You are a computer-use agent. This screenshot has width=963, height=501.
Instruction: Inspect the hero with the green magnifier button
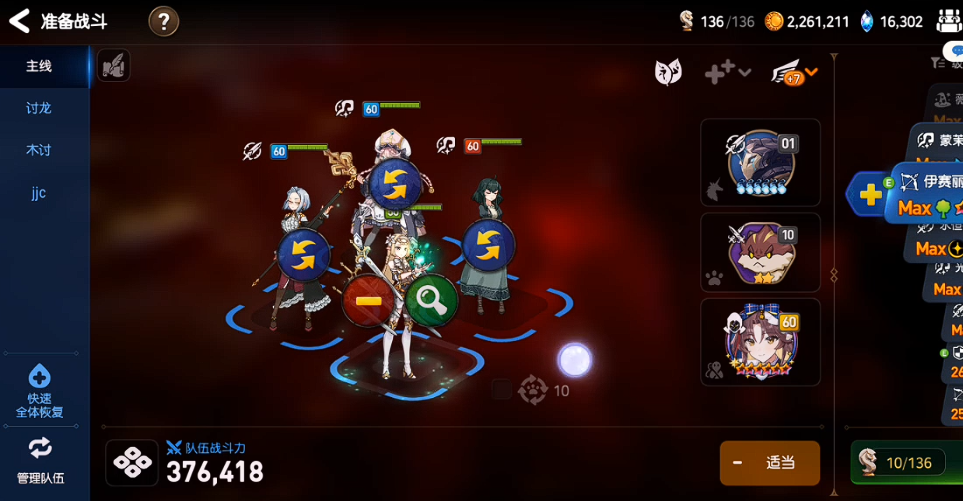432,298
